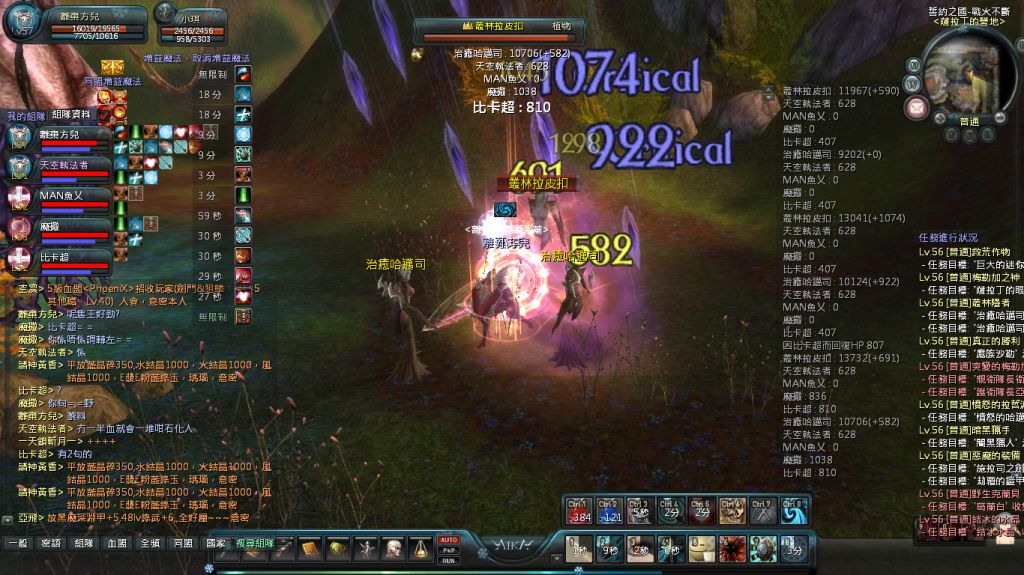Image resolution: width=1024 pixels, height=575 pixels.
Task: Select party member MAN魚又
Action: pos(62,195)
